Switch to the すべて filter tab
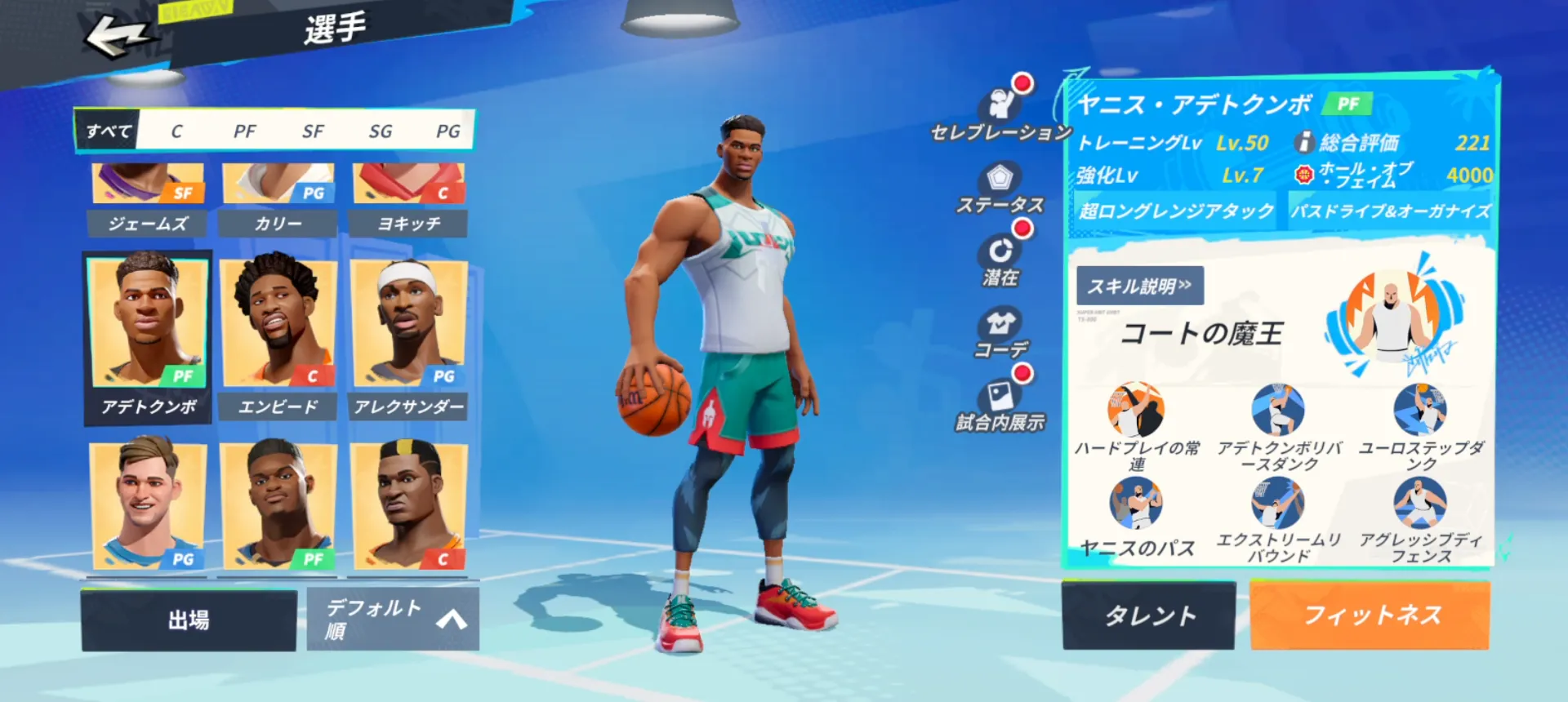The image size is (1568, 702). pos(108,131)
